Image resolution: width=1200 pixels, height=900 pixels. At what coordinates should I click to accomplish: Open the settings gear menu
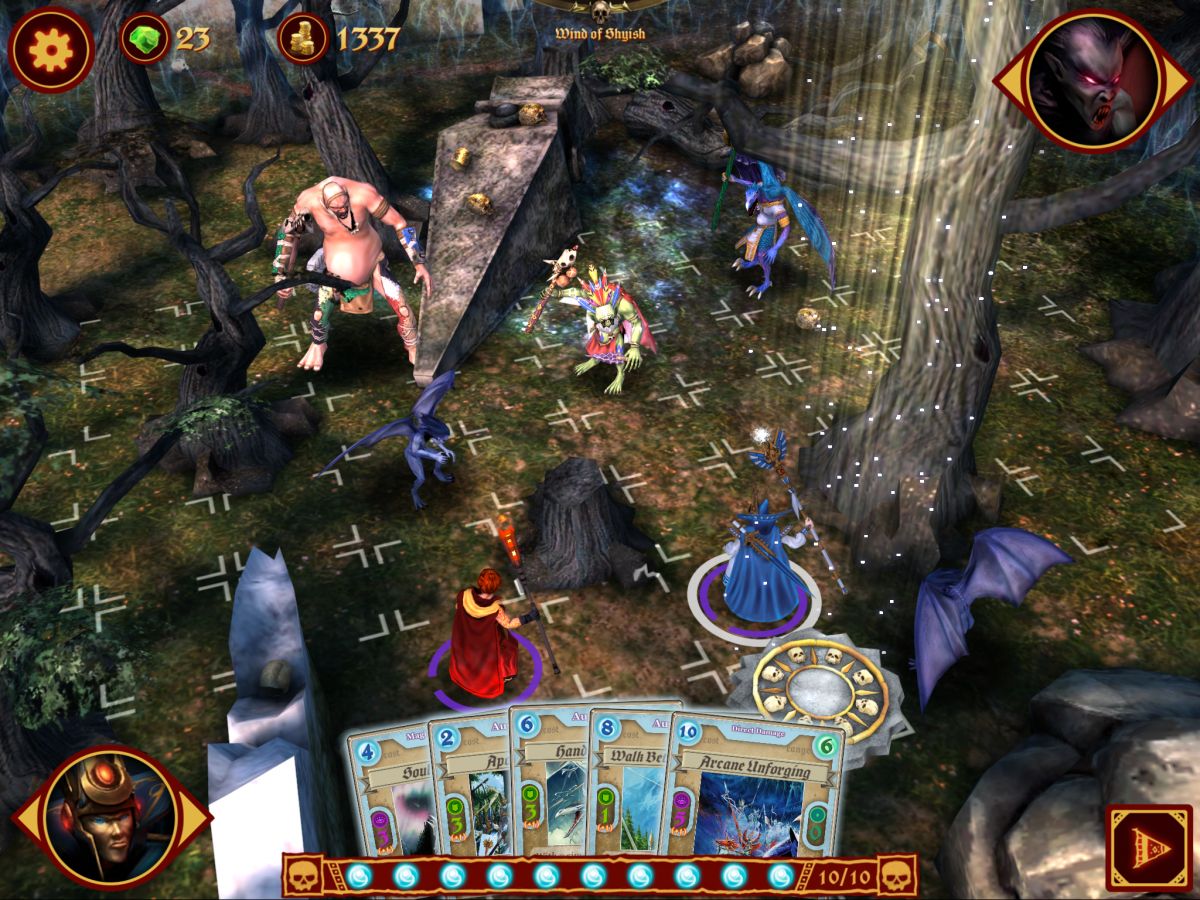[x=50, y=48]
